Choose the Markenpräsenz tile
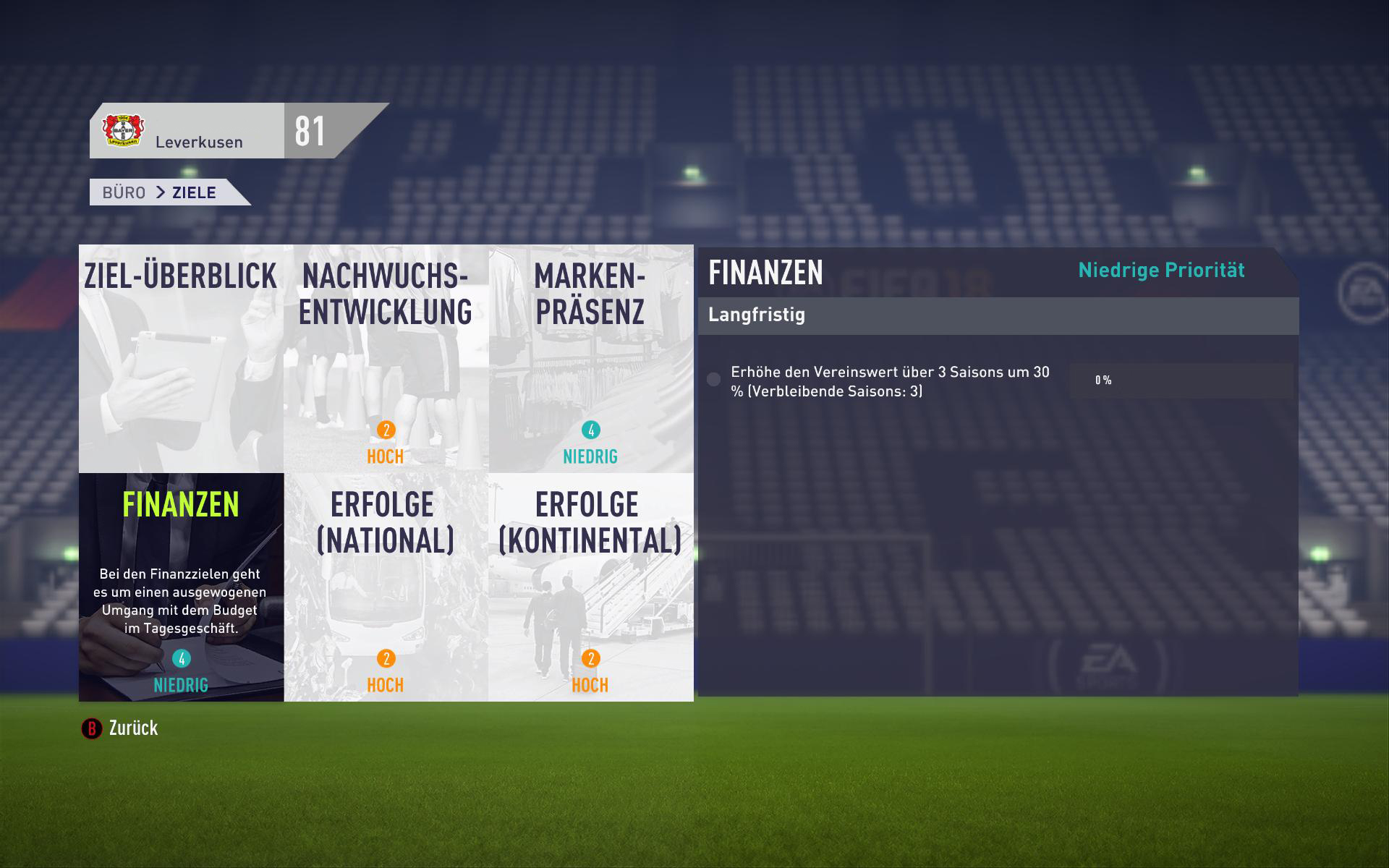 tap(590, 359)
